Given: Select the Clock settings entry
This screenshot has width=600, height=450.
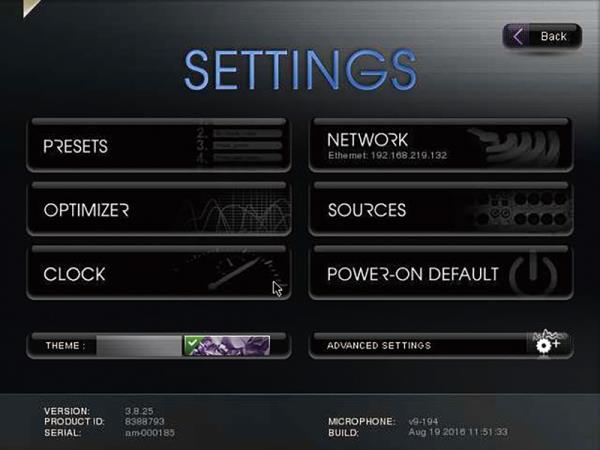Looking at the screenshot, I should click(x=159, y=273).
